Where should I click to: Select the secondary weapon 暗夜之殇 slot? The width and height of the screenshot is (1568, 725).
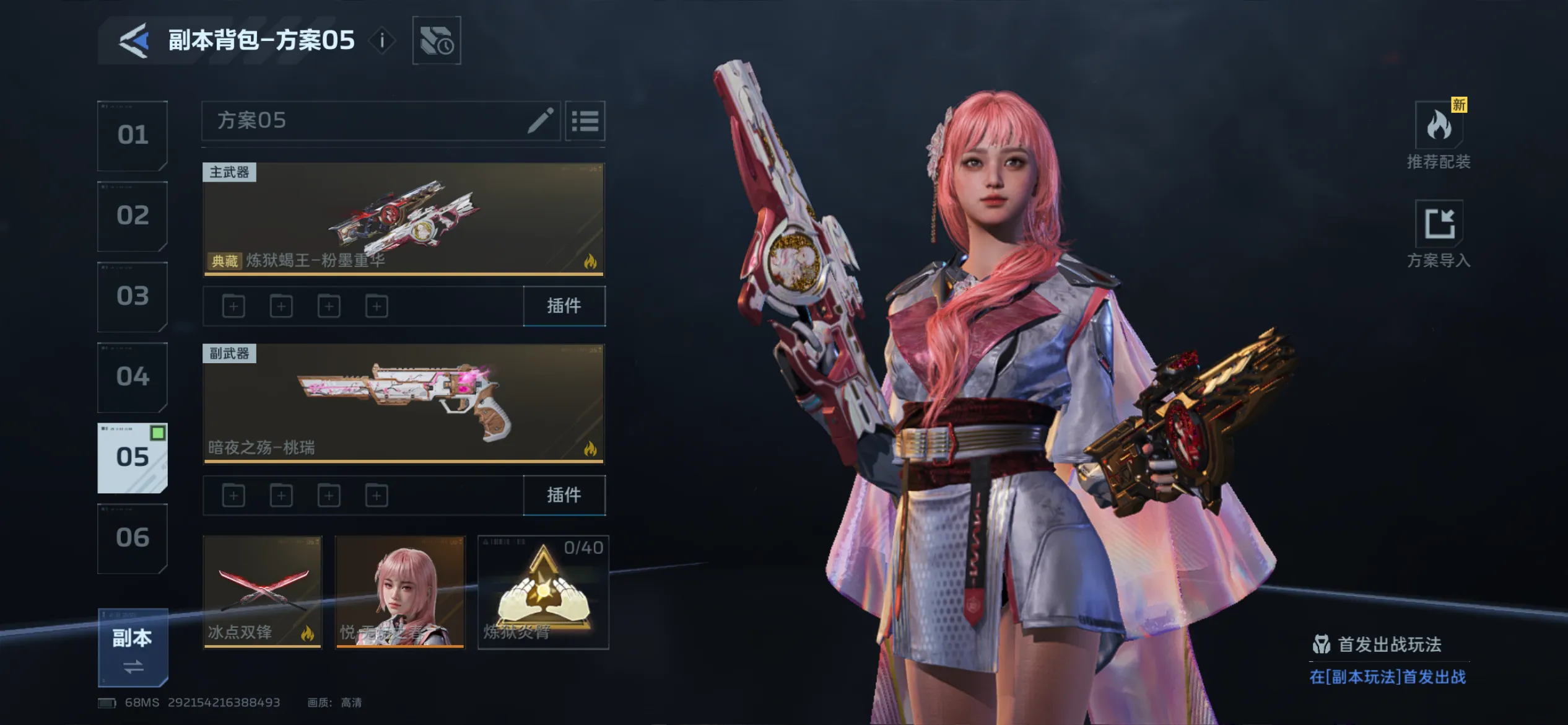(x=403, y=403)
